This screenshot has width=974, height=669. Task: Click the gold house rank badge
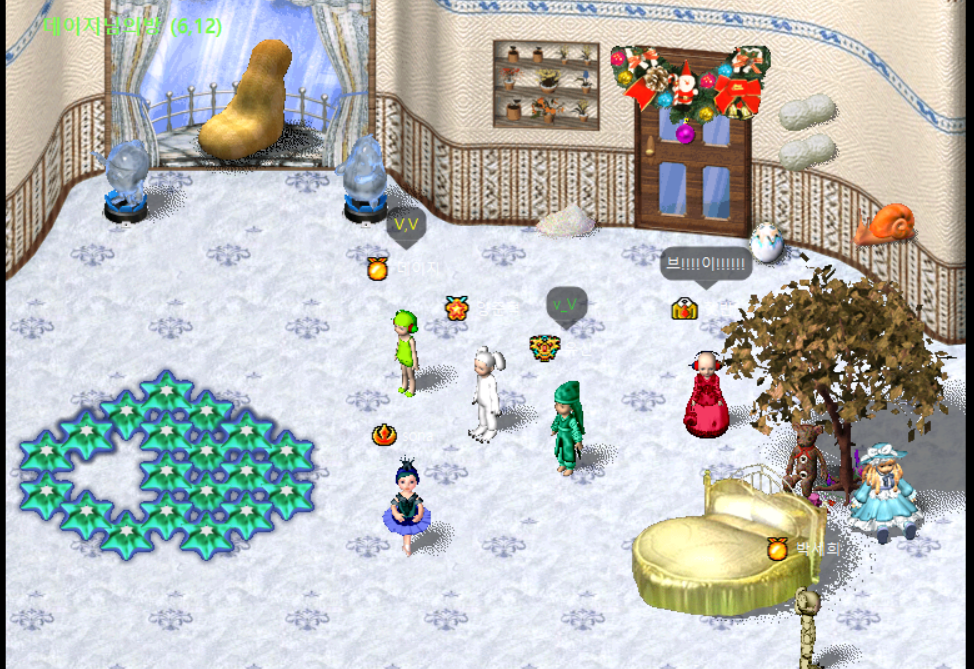point(684,309)
